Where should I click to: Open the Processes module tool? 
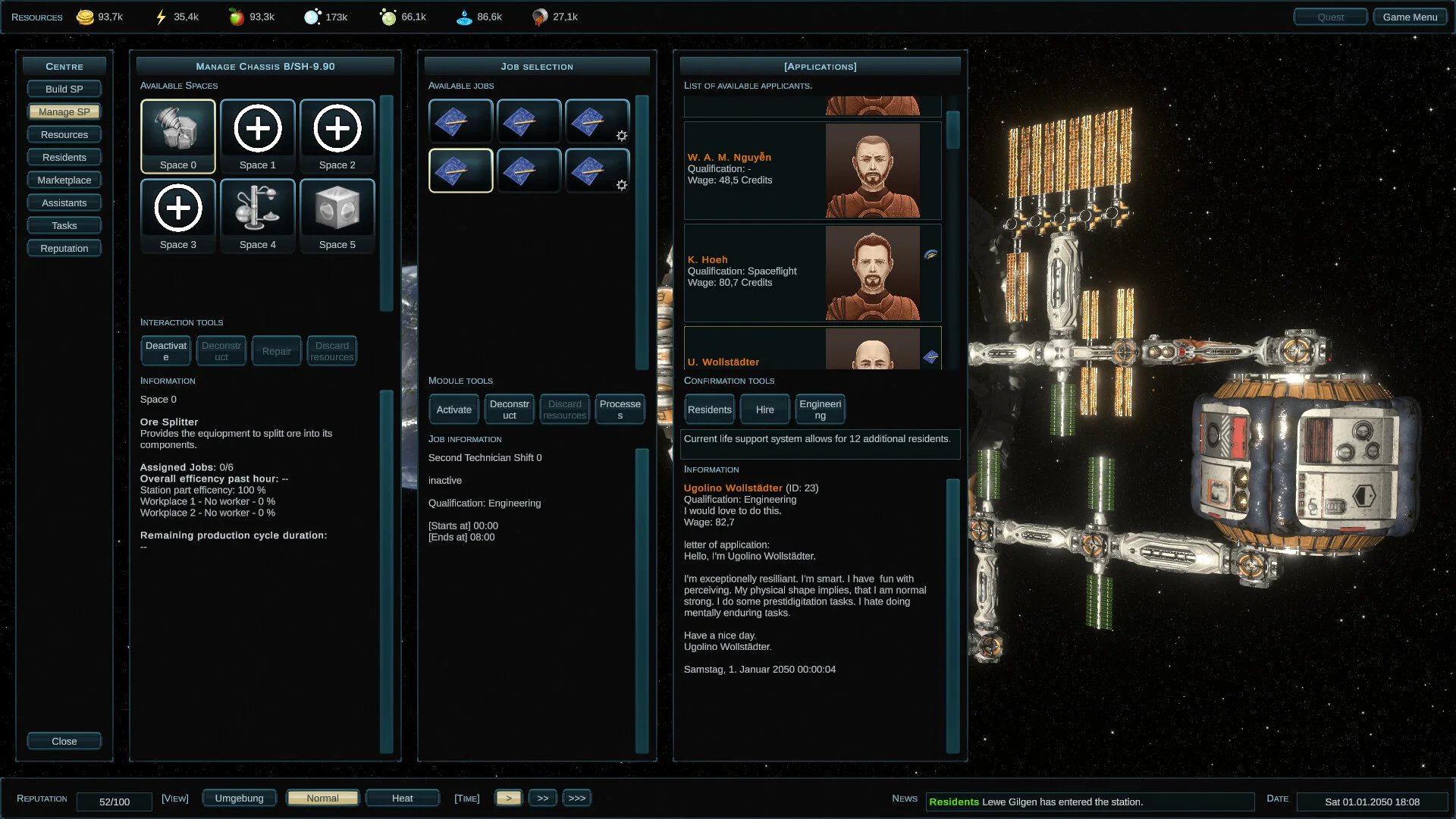click(x=620, y=409)
